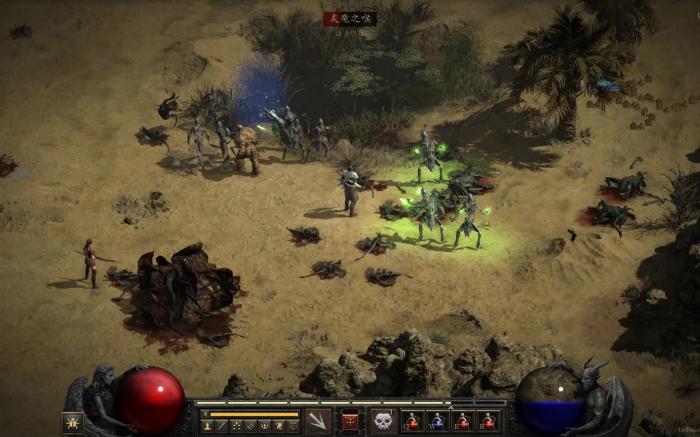Activate the skull skill icon
Viewport: 700px width, 437px height.
click(x=383, y=421)
